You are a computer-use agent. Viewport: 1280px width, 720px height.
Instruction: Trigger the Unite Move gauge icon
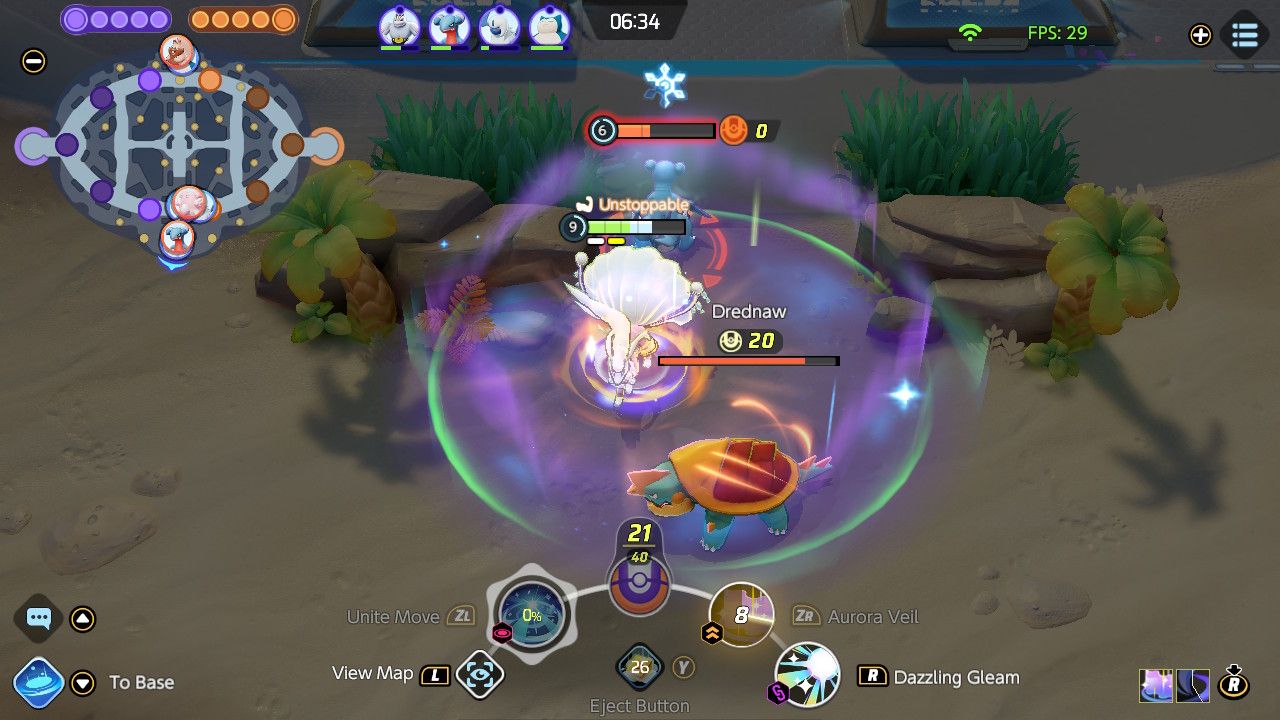532,616
